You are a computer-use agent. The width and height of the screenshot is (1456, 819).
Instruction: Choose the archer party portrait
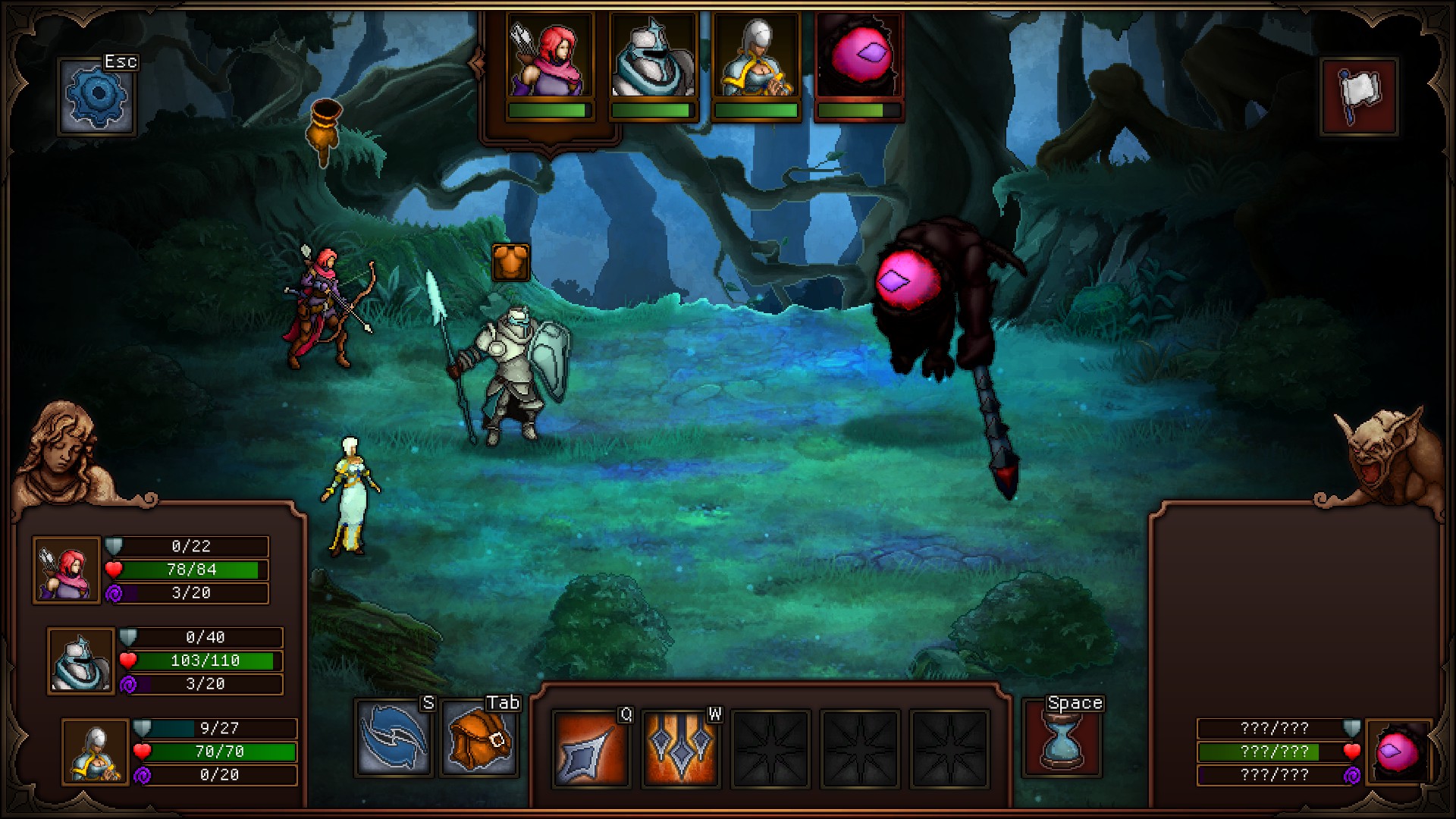click(67, 570)
